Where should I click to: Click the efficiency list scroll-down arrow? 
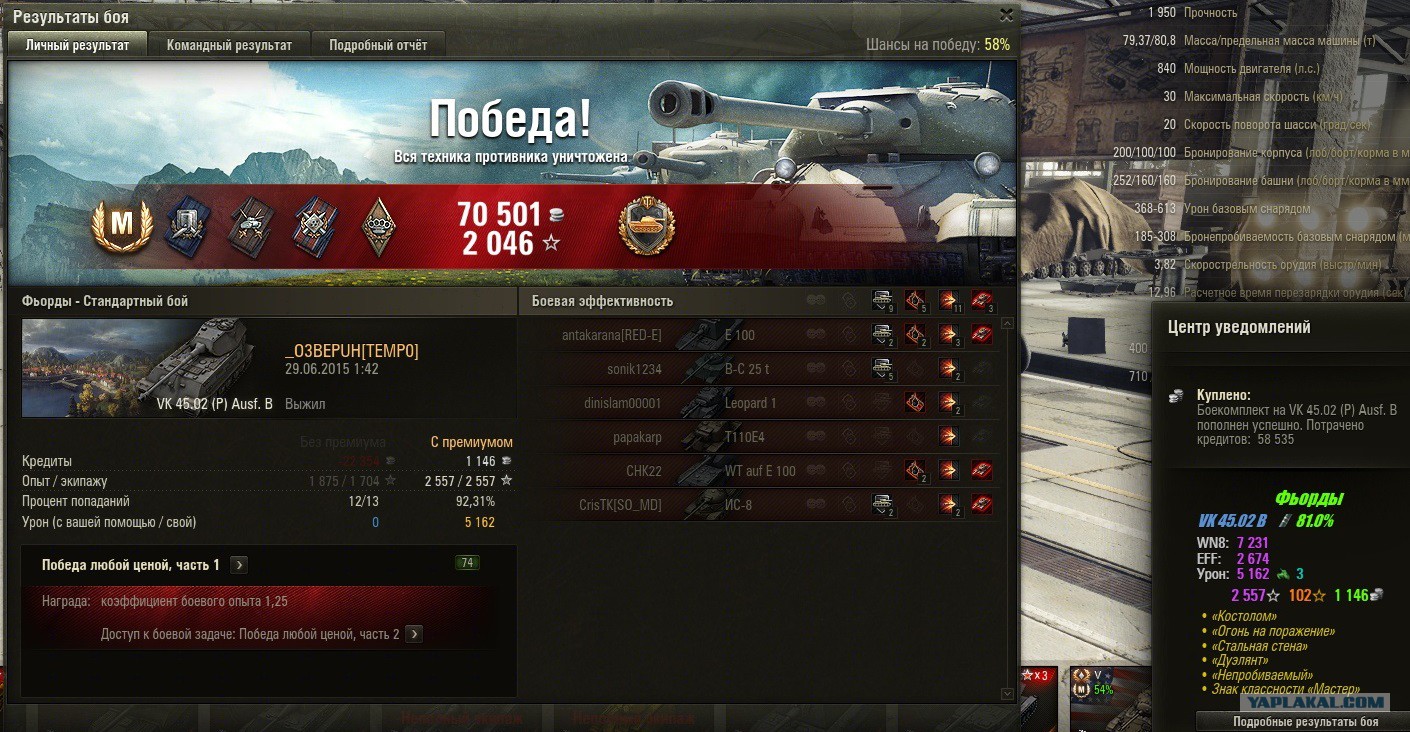tap(1006, 693)
